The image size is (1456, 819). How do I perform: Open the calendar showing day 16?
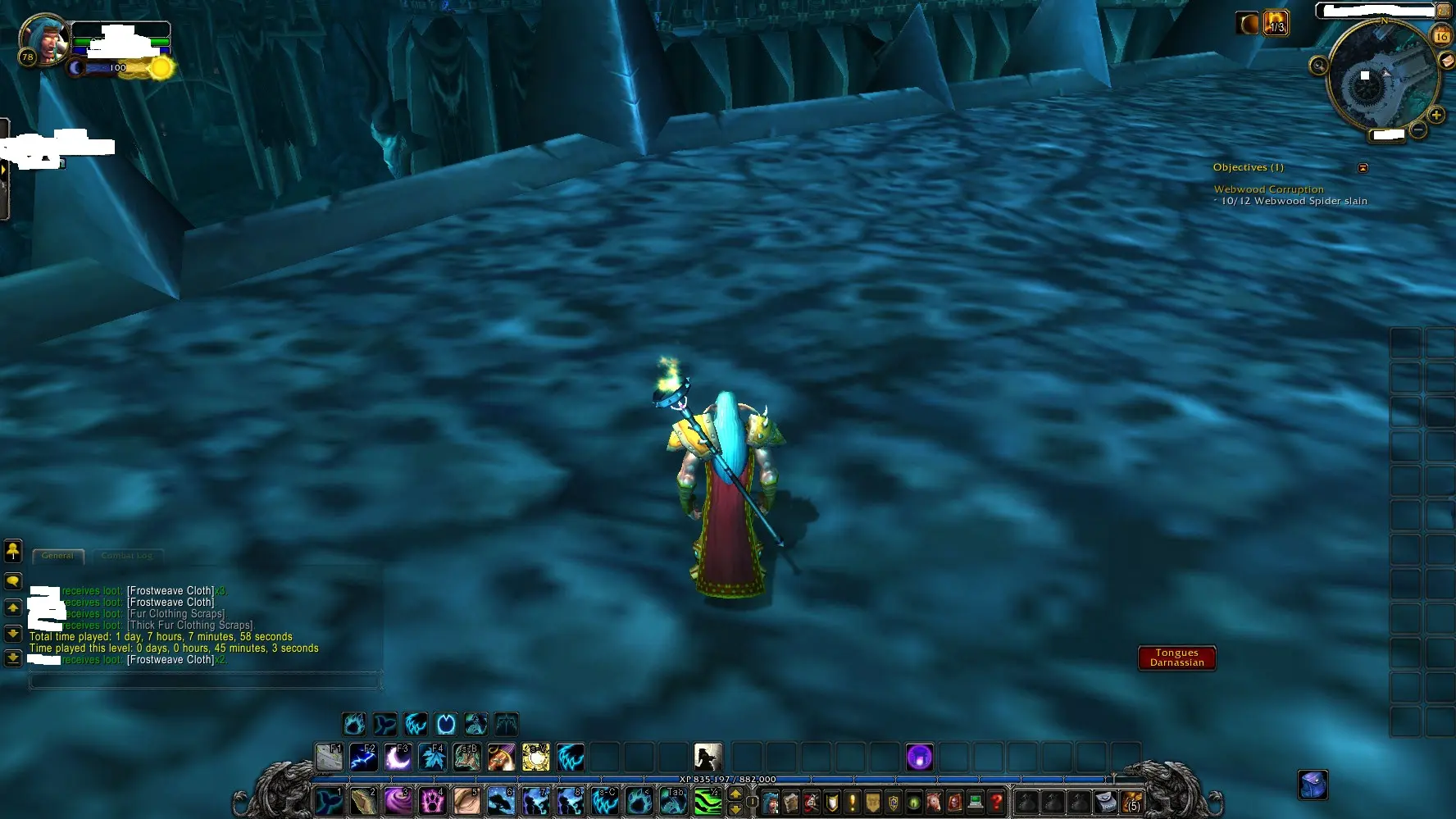tap(1441, 35)
